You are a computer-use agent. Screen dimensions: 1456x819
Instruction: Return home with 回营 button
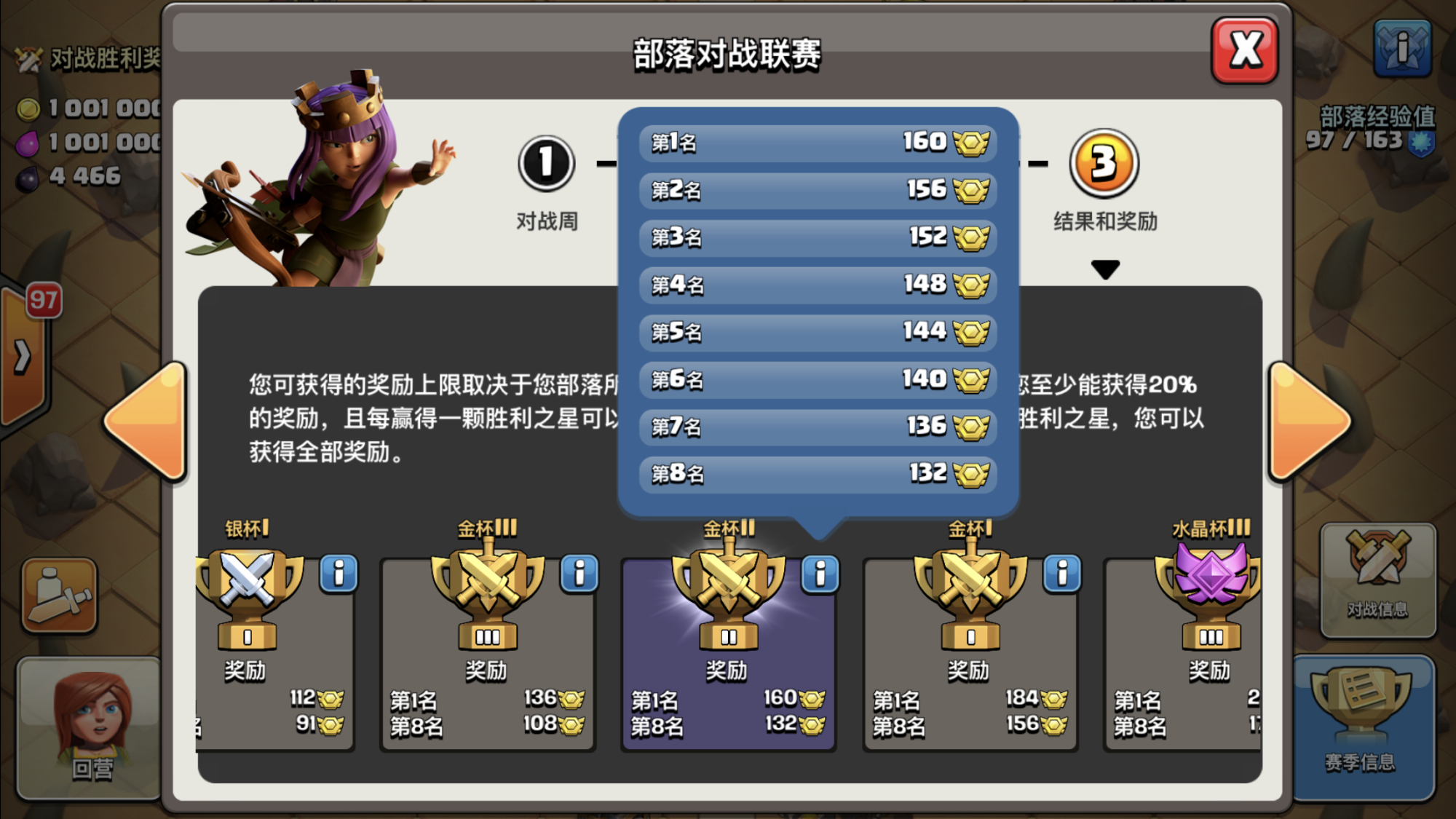91,728
